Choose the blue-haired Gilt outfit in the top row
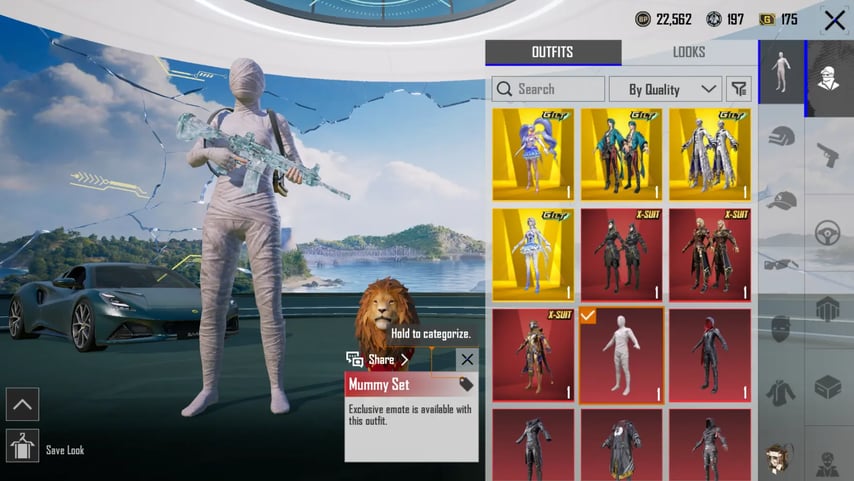The width and height of the screenshot is (854, 481). (532, 155)
